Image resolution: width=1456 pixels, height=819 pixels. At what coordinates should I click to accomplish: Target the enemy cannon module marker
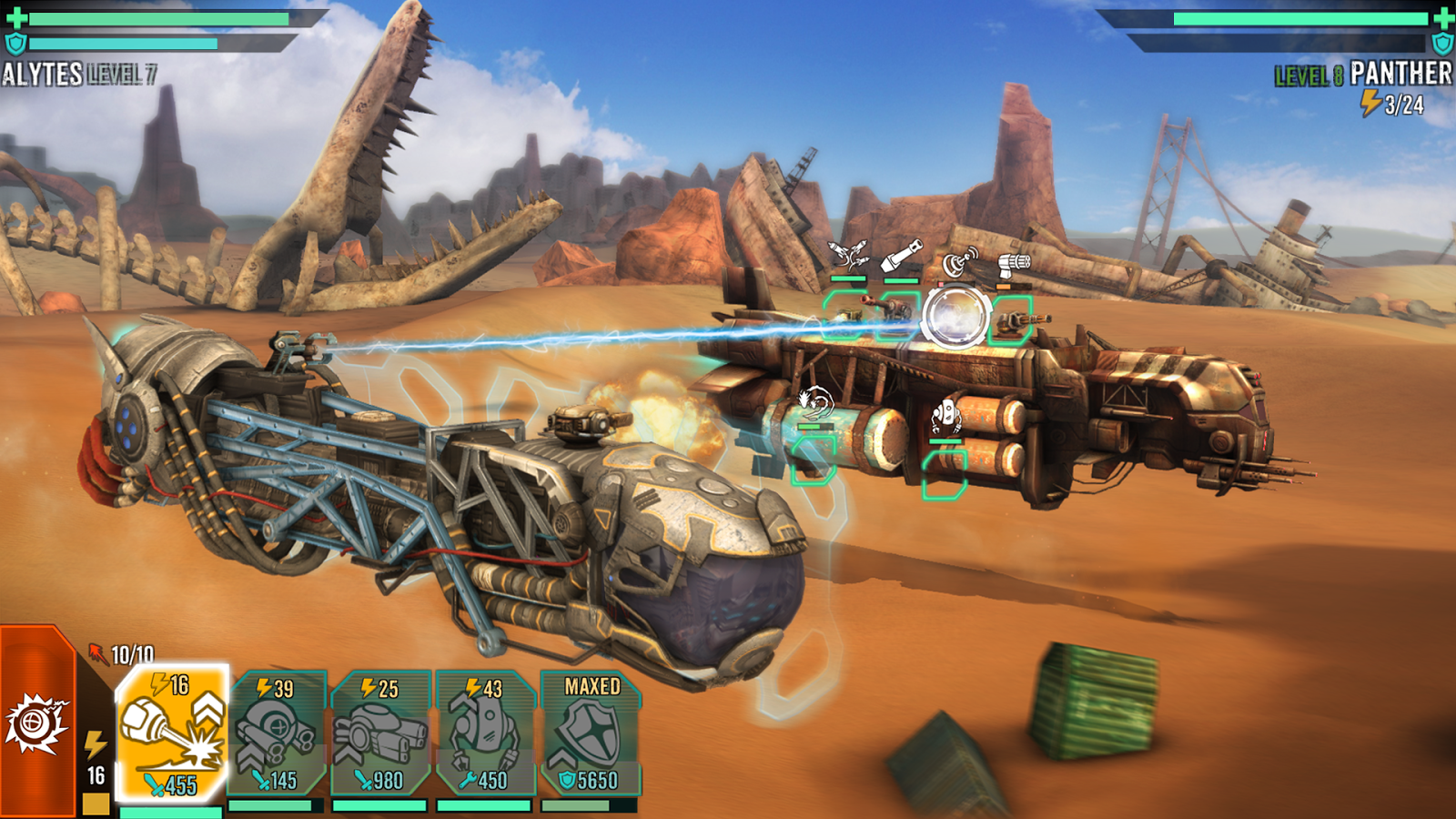click(x=899, y=313)
